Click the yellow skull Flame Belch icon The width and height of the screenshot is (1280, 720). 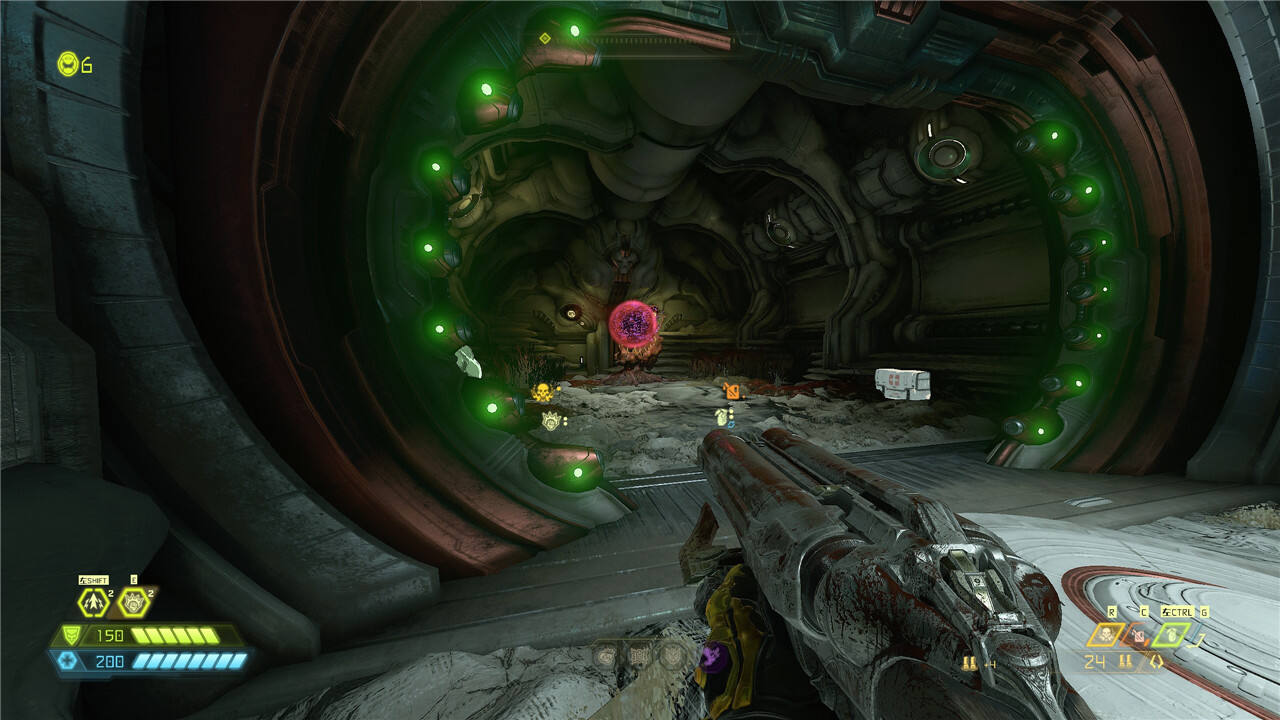coord(1106,634)
